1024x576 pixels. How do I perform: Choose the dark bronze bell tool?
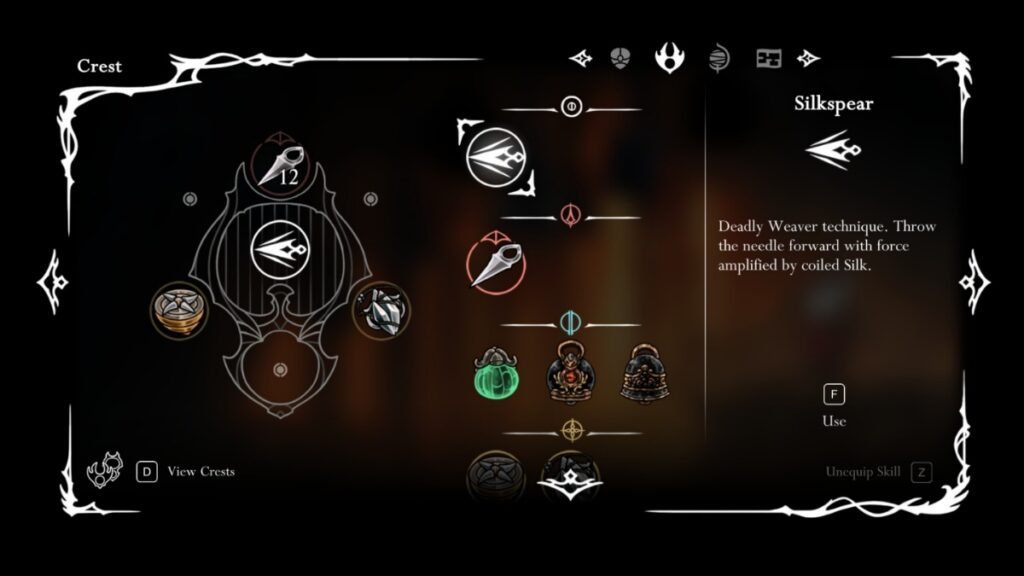click(x=643, y=374)
